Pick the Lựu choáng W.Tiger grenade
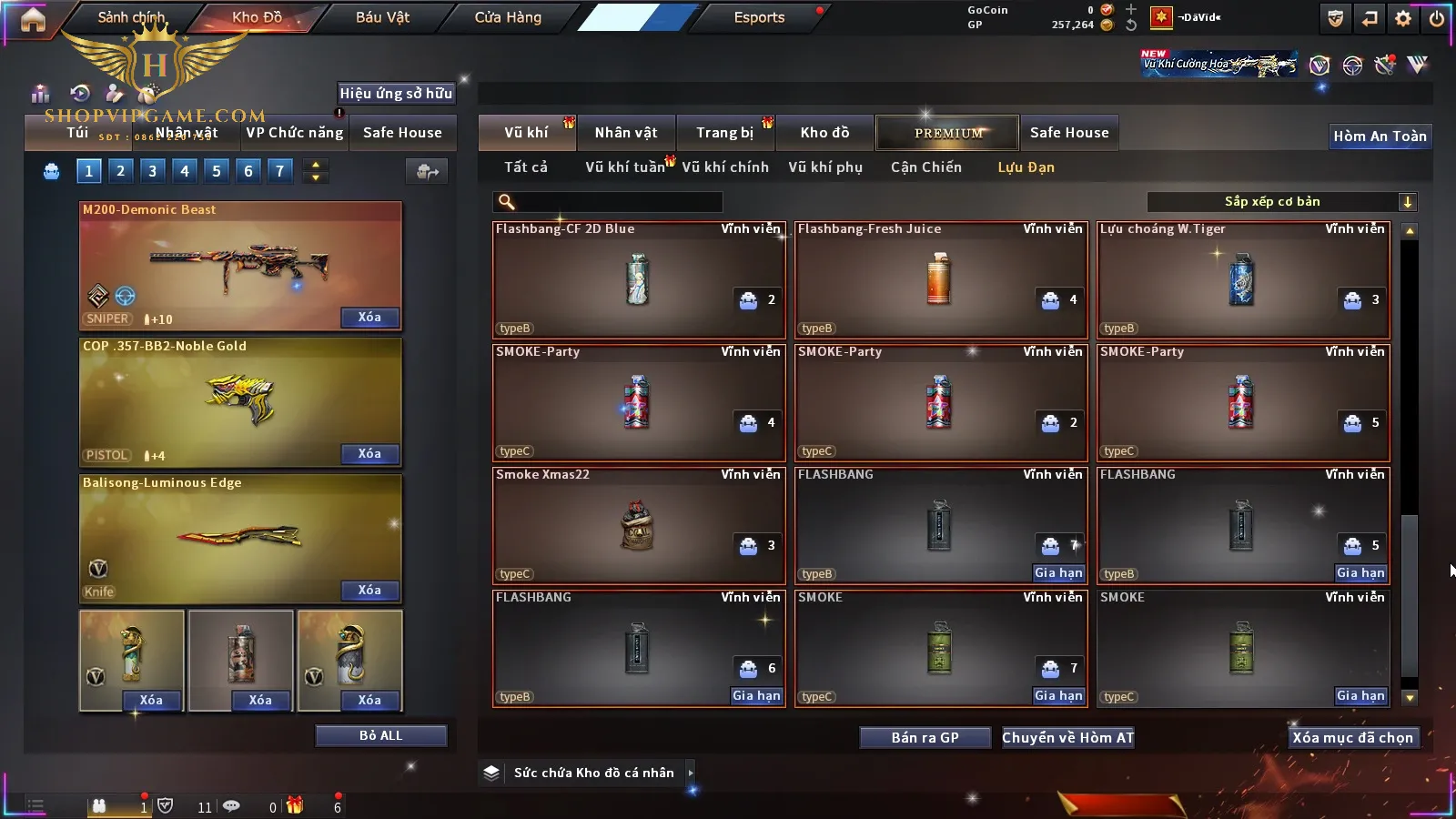Screen dimensions: 1456x819 tap(1243, 280)
